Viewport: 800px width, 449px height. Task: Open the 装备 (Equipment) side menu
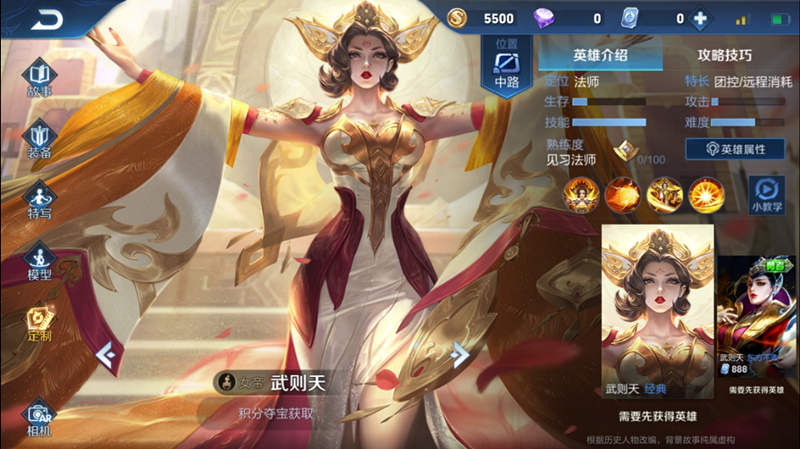click(39, 141)
